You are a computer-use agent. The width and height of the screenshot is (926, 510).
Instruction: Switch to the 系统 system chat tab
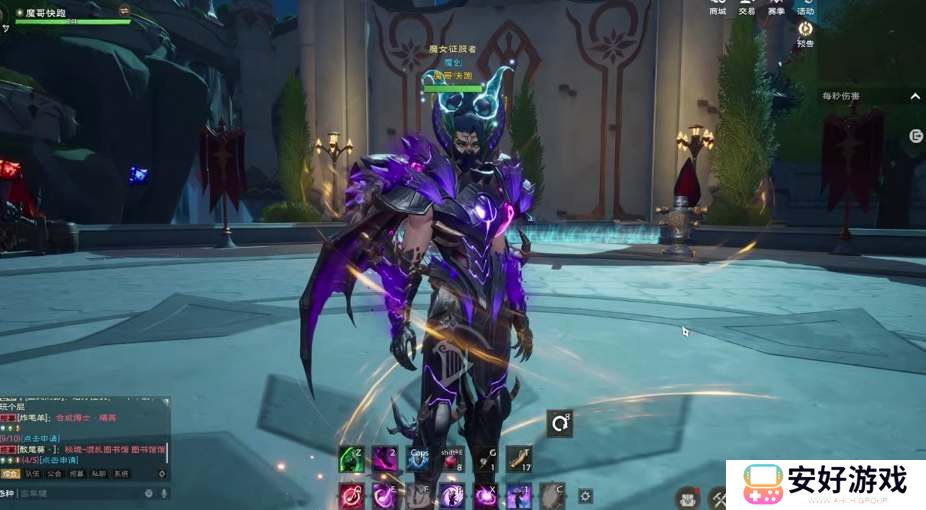(121, 474)
